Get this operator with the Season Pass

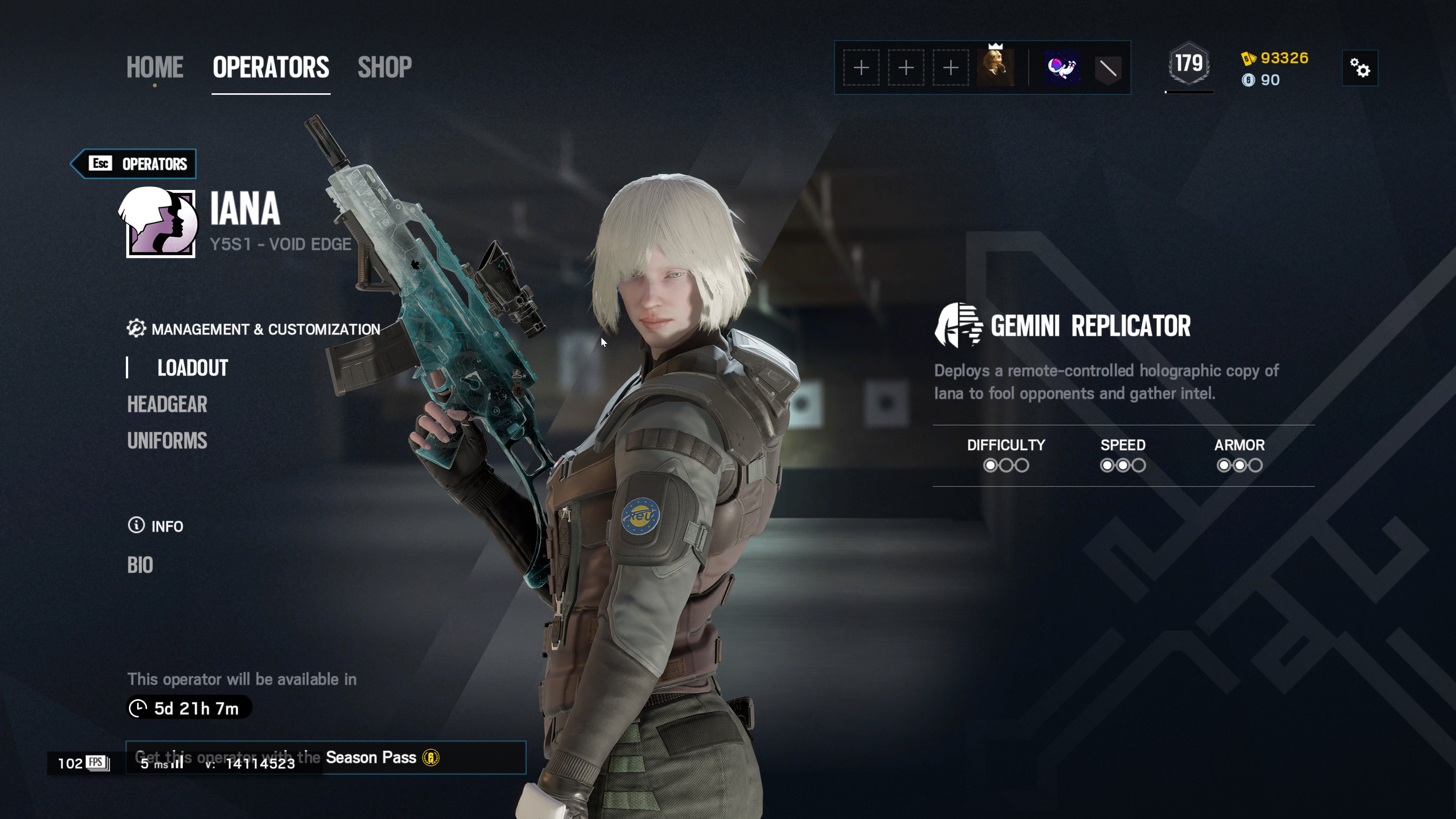(x=326, y=758)
